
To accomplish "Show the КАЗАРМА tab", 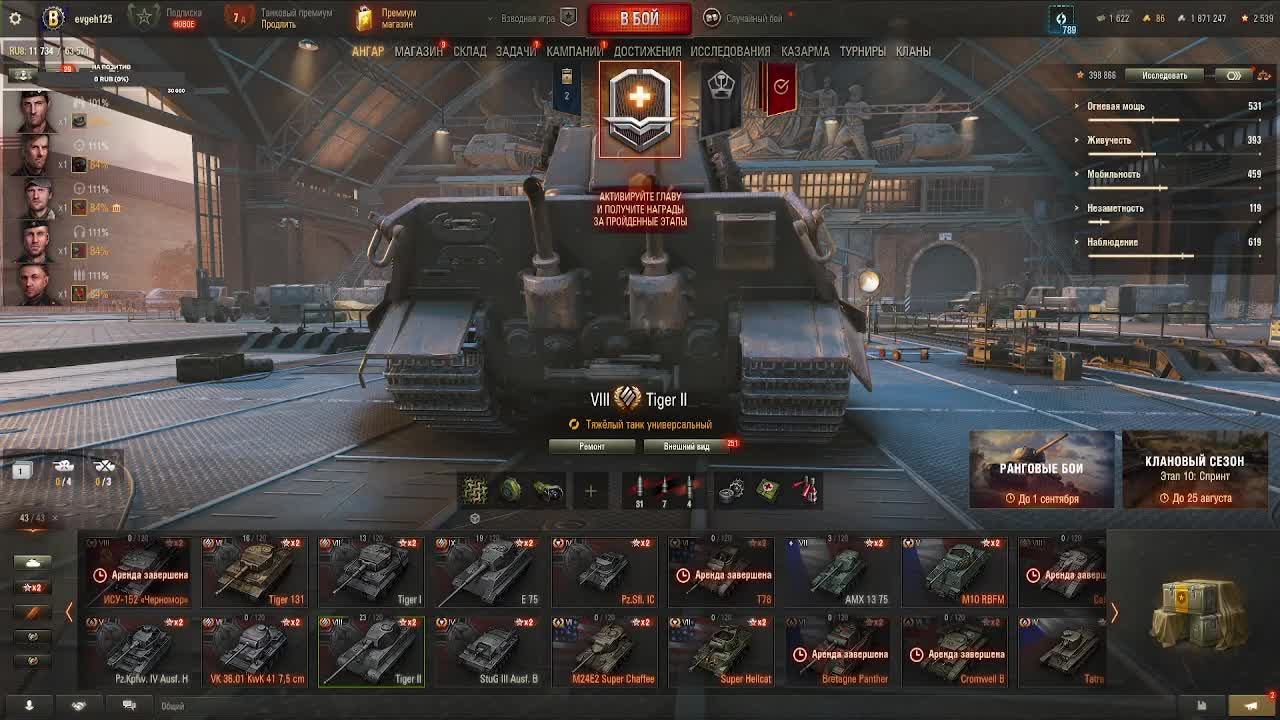I will click(805, 51).
